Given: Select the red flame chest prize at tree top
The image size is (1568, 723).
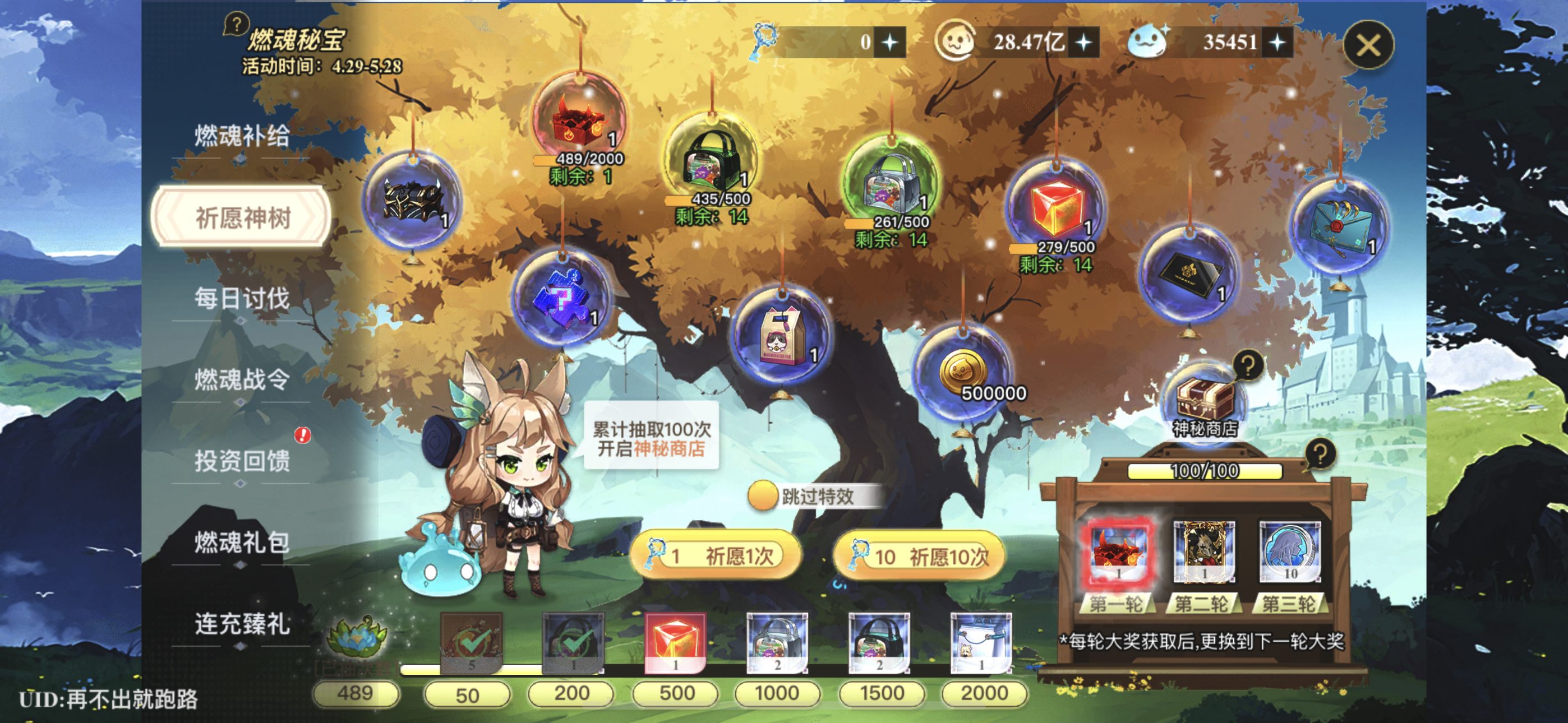Looking at the screenshot, I should tap(578, 125).
